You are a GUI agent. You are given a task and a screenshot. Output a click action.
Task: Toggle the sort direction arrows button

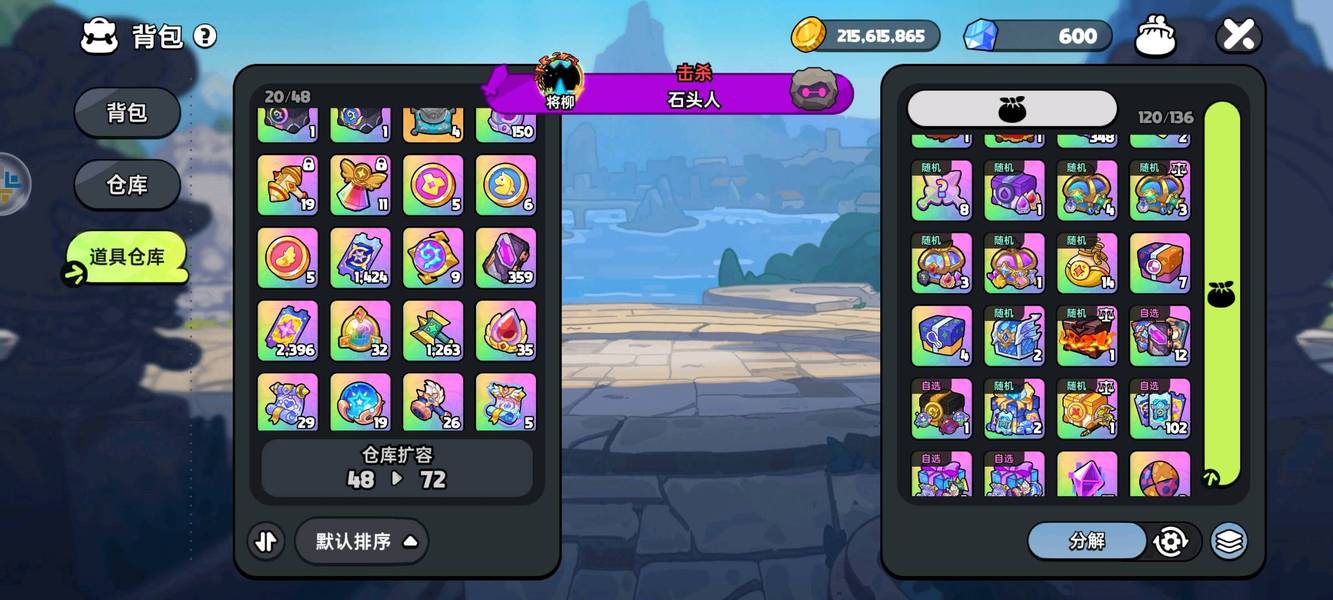coord(266,541)
